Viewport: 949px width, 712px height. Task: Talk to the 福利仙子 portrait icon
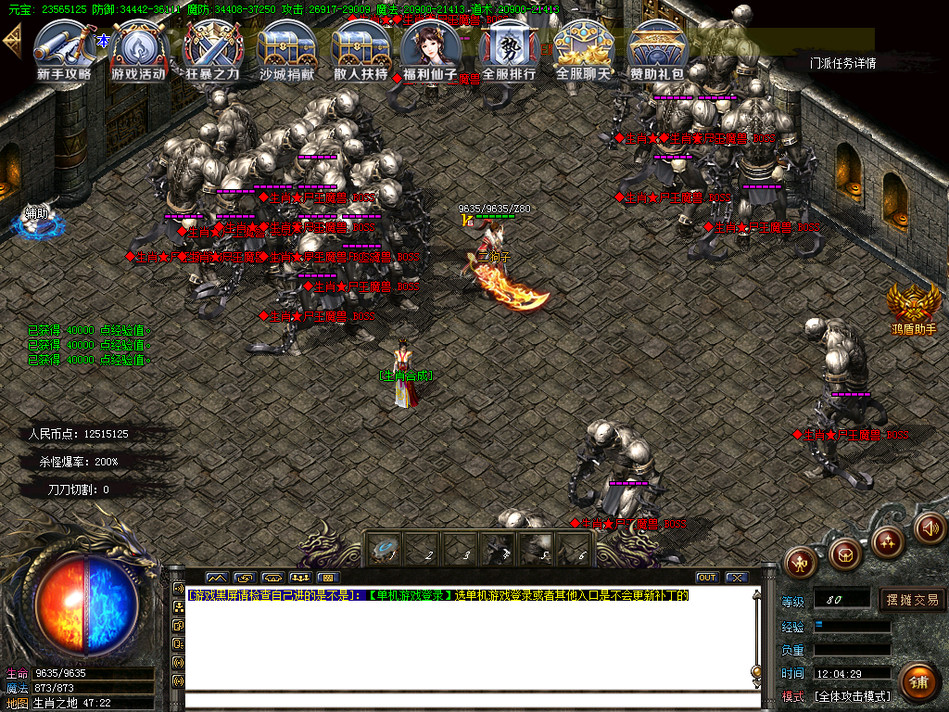pyautogui.click(x=430, y=50)
